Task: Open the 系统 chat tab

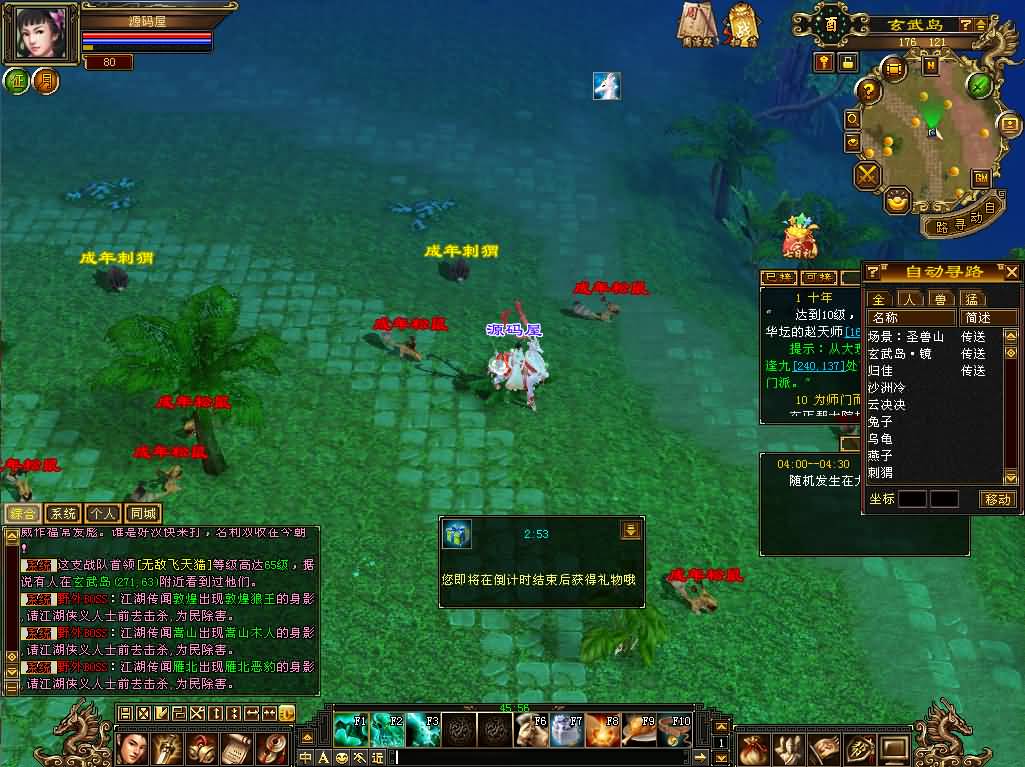Action: pyautogui.click(x=62, y=513)
